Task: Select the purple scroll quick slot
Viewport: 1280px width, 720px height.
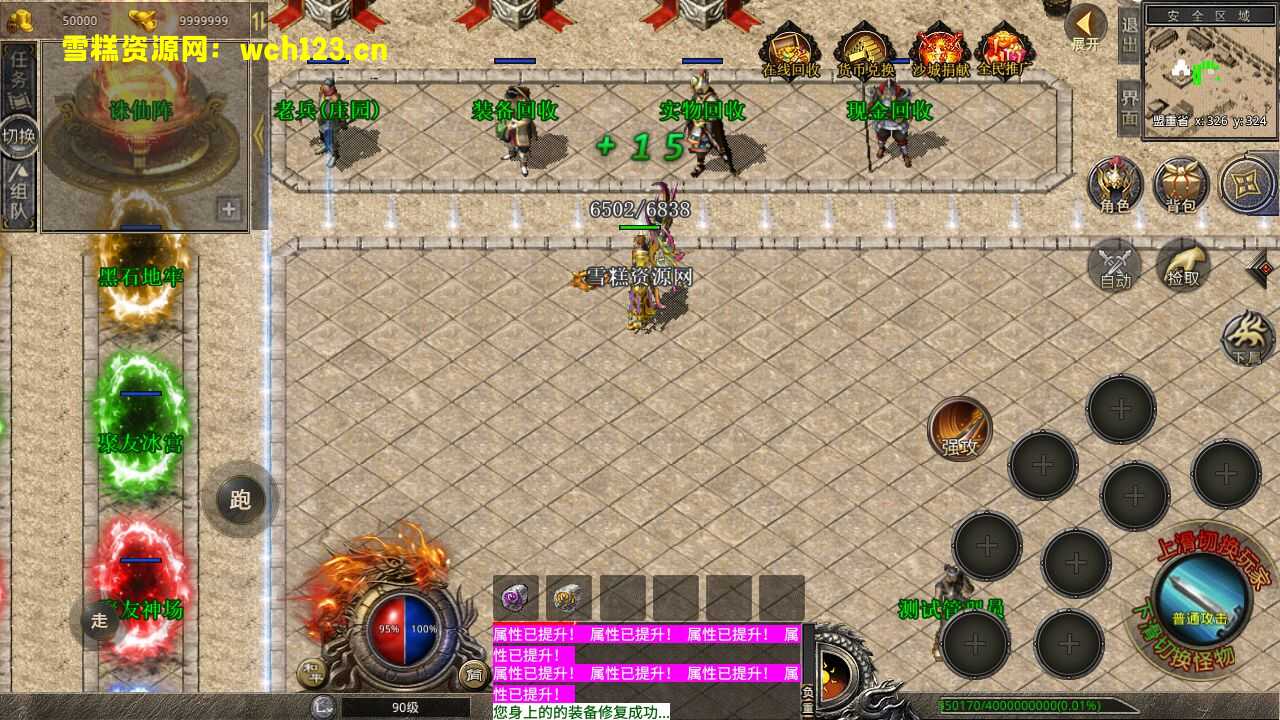Action: click(516, 597)
